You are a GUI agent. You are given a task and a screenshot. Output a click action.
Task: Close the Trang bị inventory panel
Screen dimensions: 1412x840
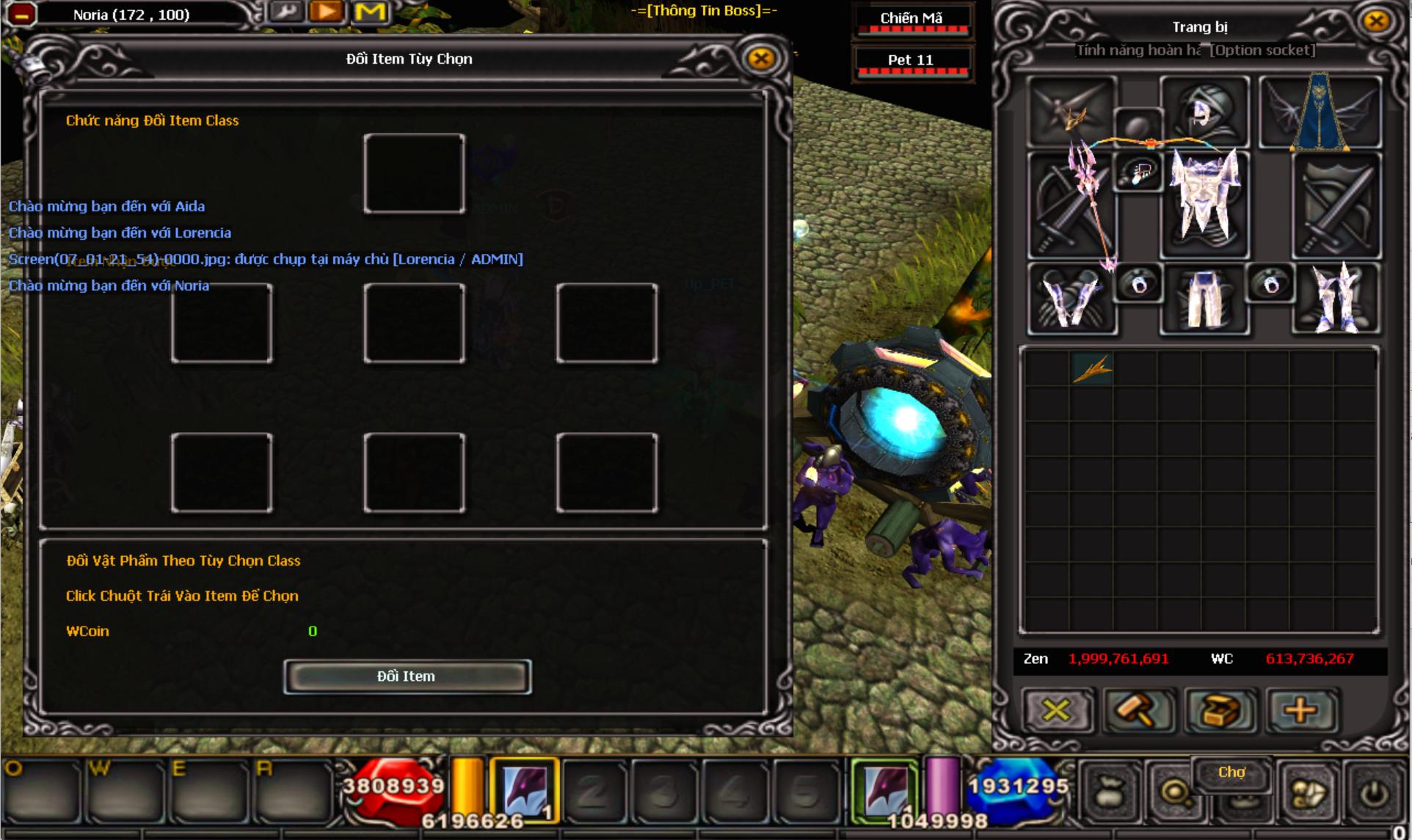[x=1376, y=21]
